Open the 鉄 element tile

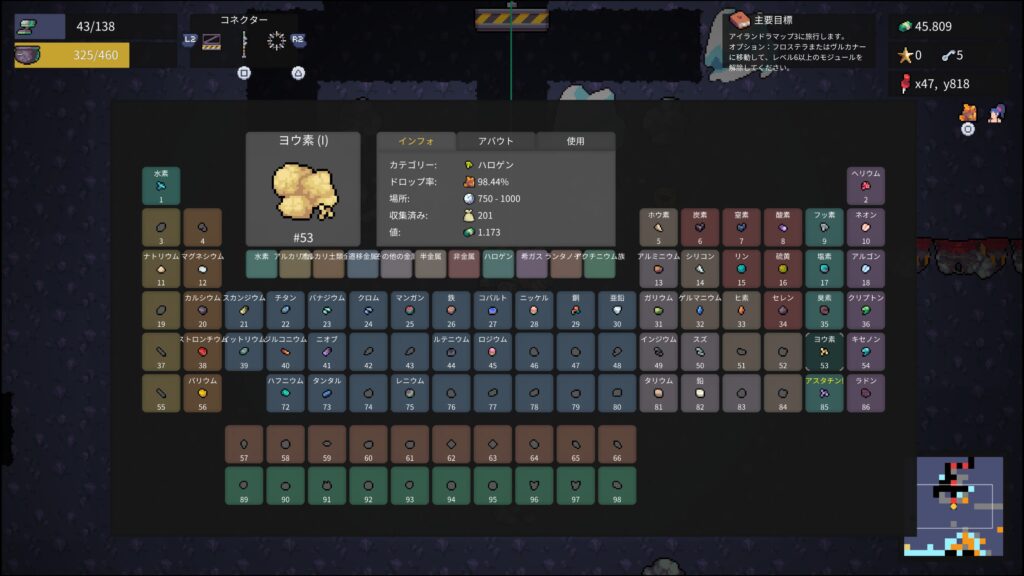tap(451, 310)
